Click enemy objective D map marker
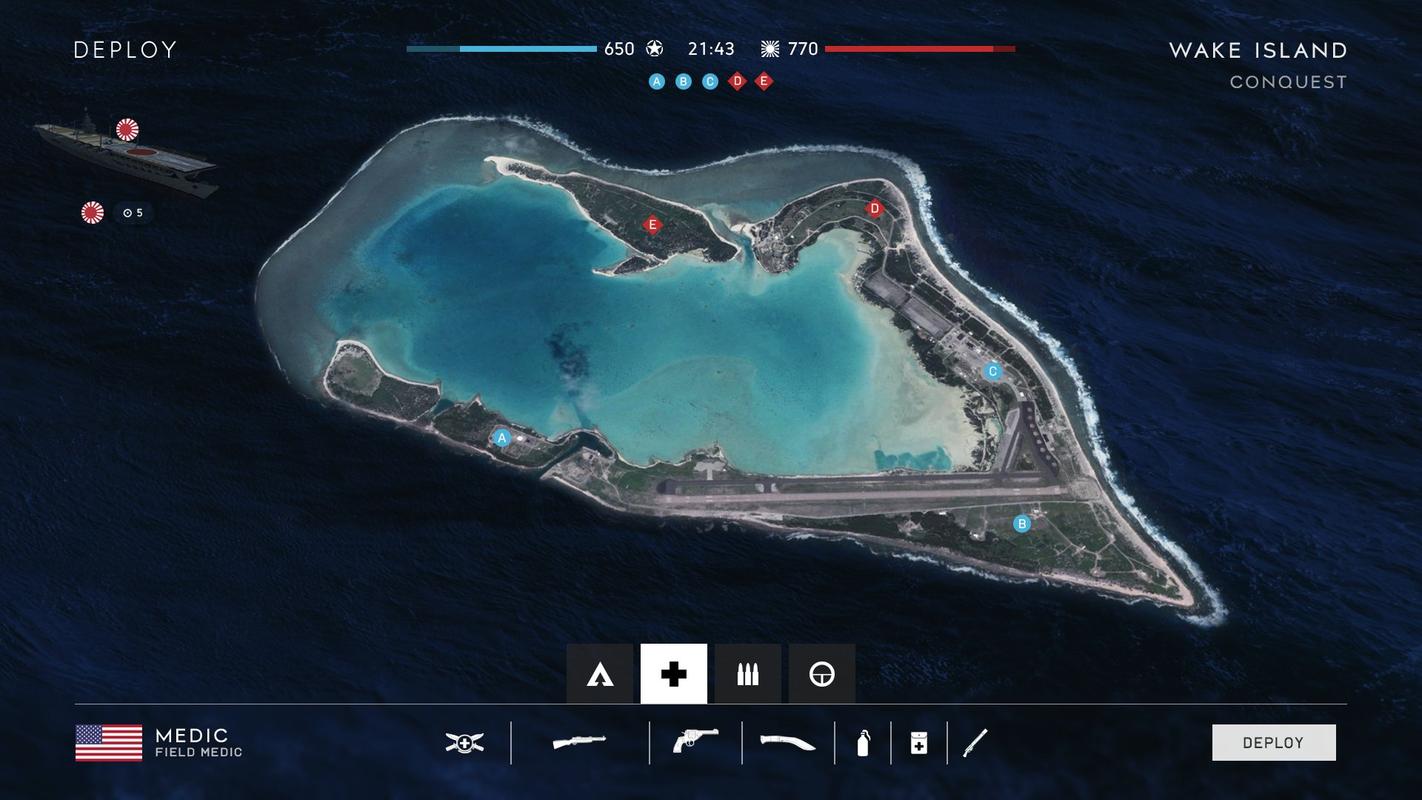Screen dimensions: 1422x800 click(875, 209)
